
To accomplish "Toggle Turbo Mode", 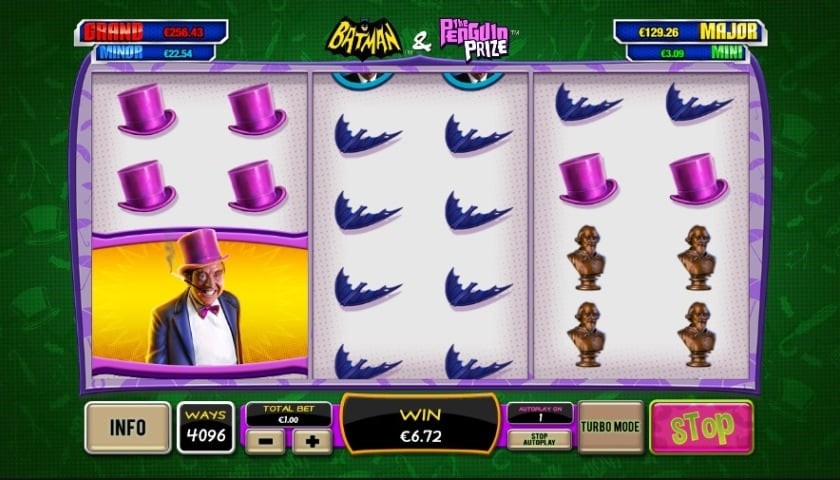I will point(610,427).
